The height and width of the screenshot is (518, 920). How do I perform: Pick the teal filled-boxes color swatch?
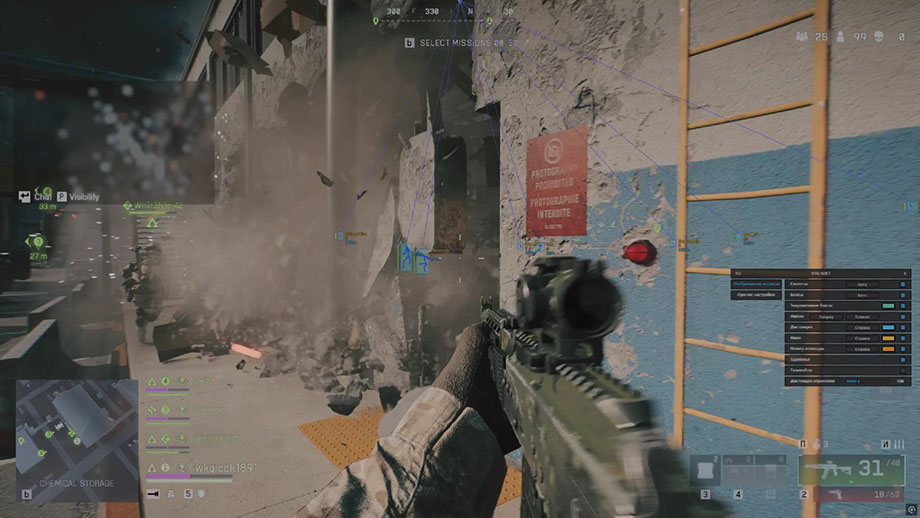tap(888, 305)
